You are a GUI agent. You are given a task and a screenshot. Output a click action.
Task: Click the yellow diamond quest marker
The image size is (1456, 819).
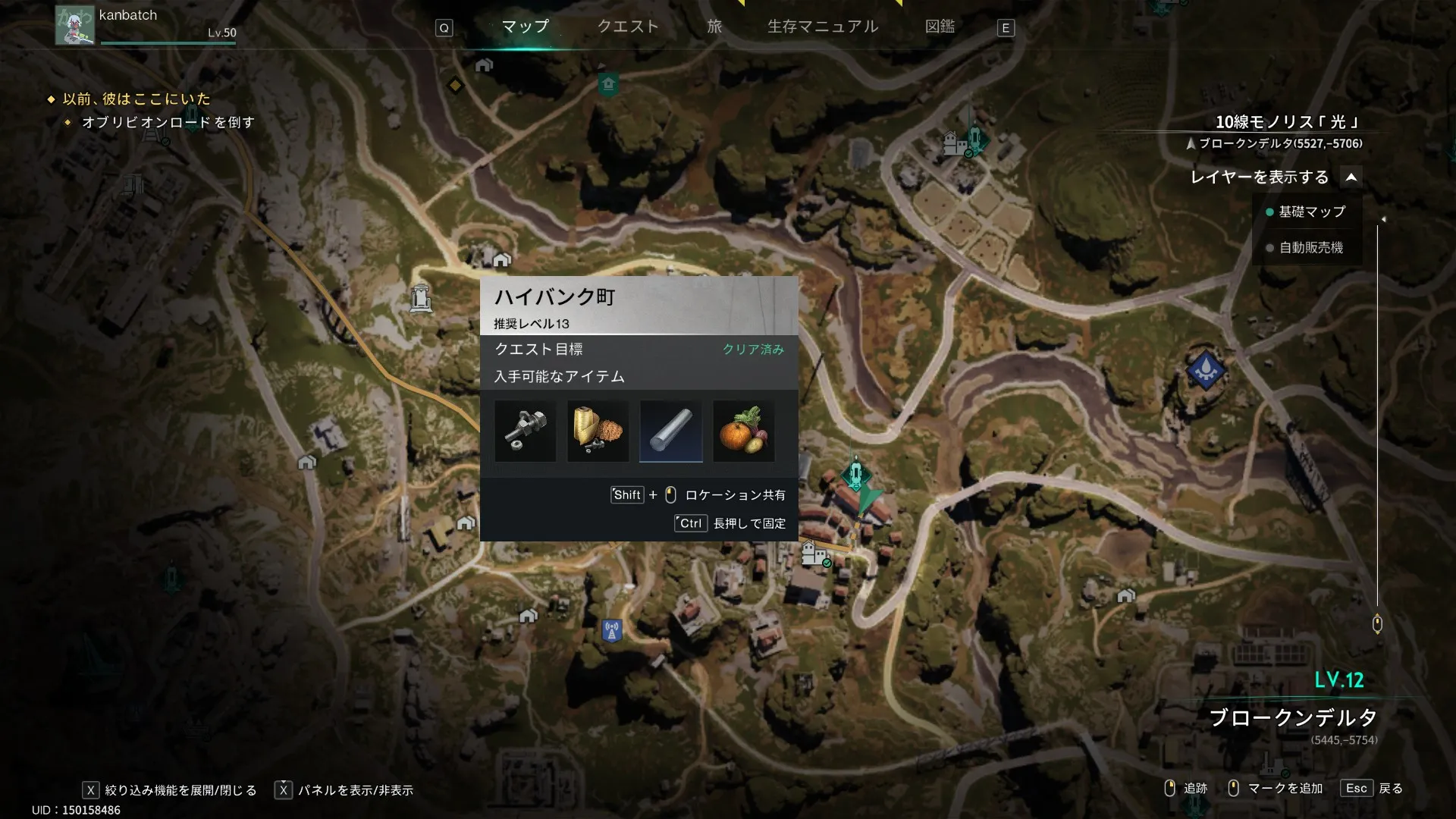click(x=455, y=85)
